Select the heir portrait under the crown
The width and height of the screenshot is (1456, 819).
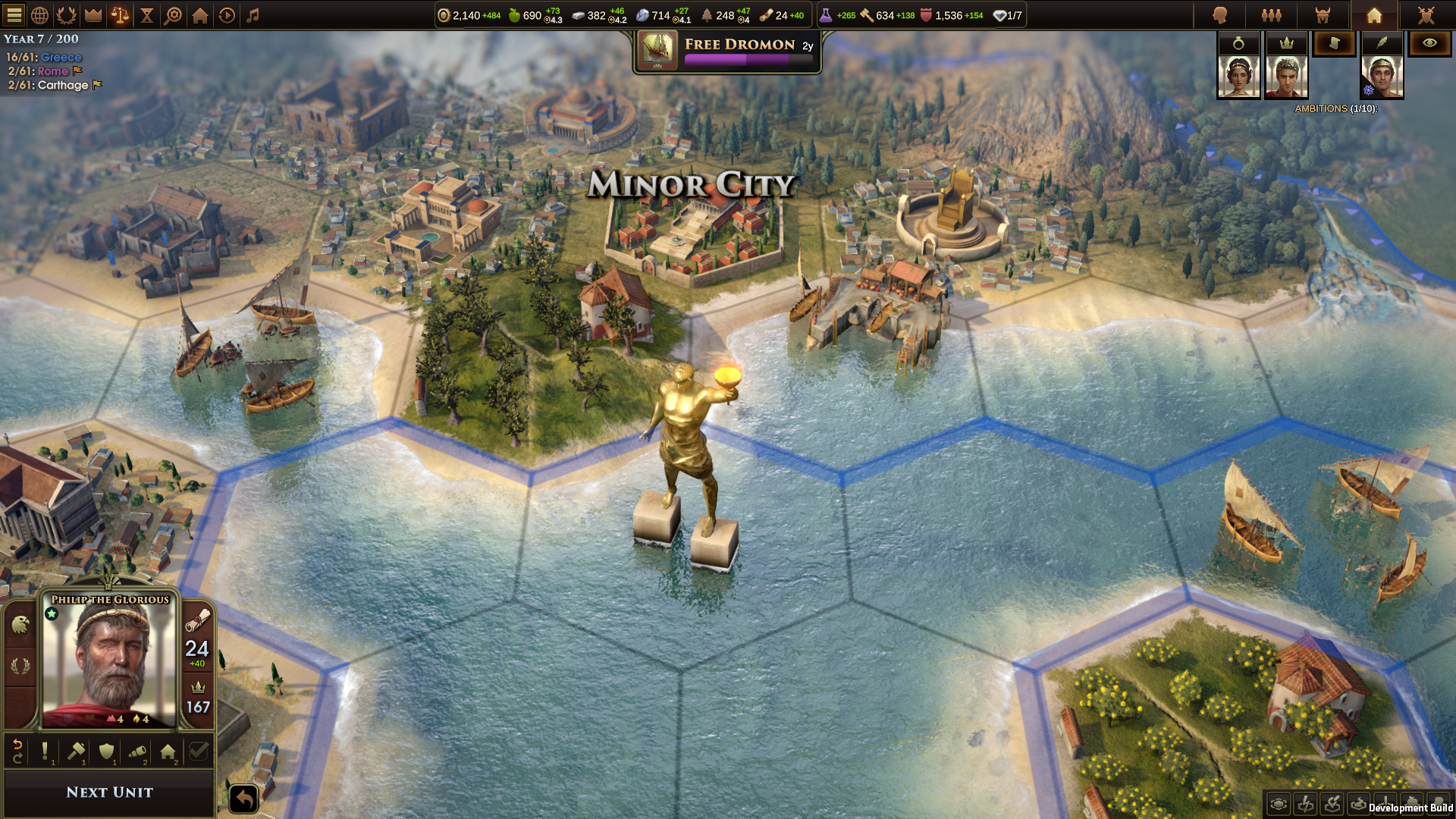click(1286, 77)
